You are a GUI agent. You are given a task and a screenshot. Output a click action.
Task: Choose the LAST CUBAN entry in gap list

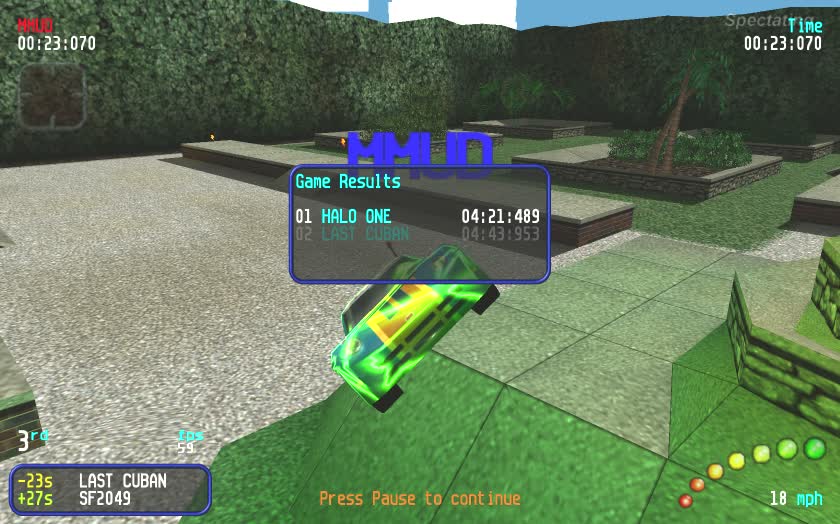122,480
